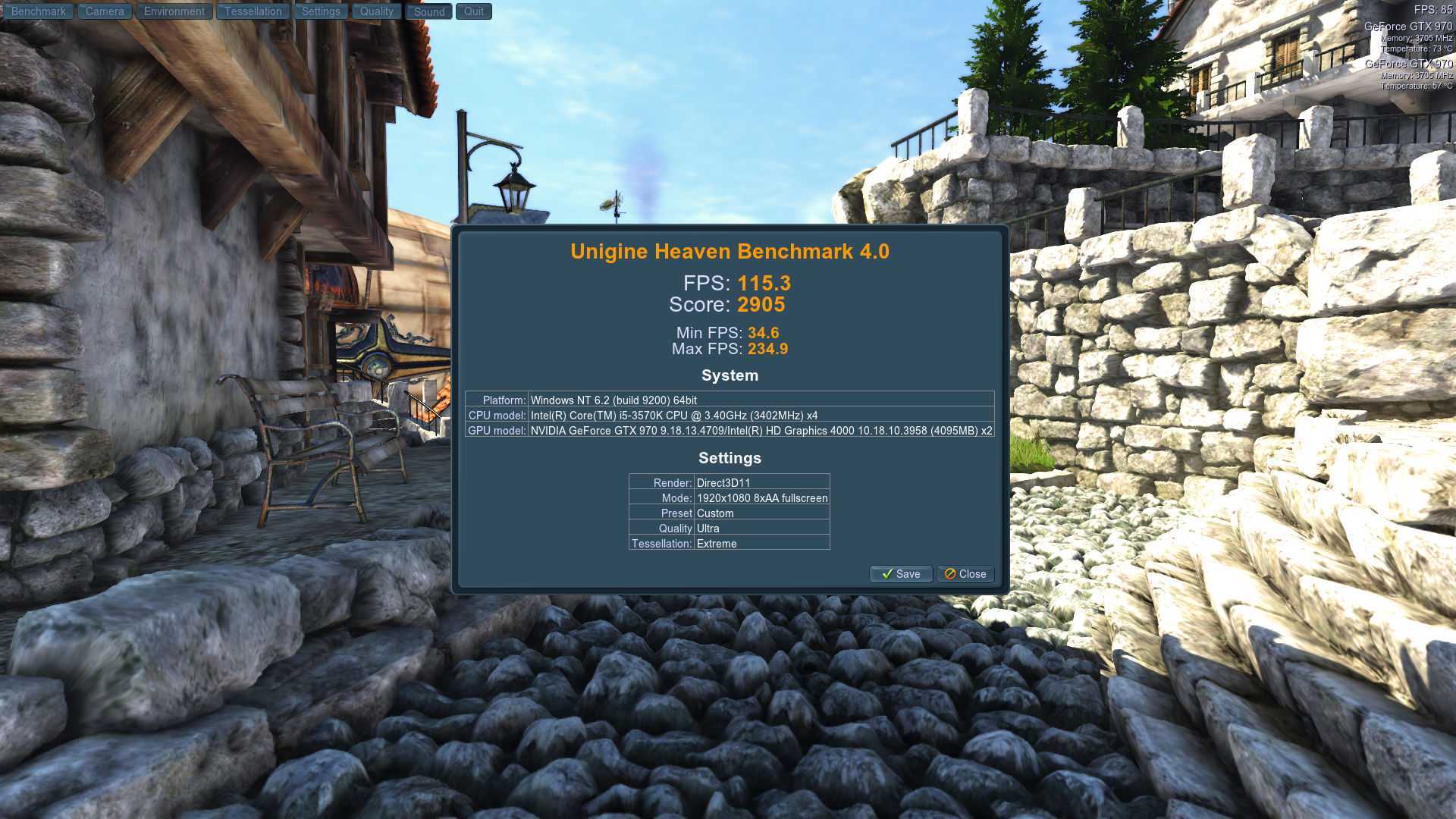Quit the Heaven benchmark
Screen dimensions: 1456x819
474,11
